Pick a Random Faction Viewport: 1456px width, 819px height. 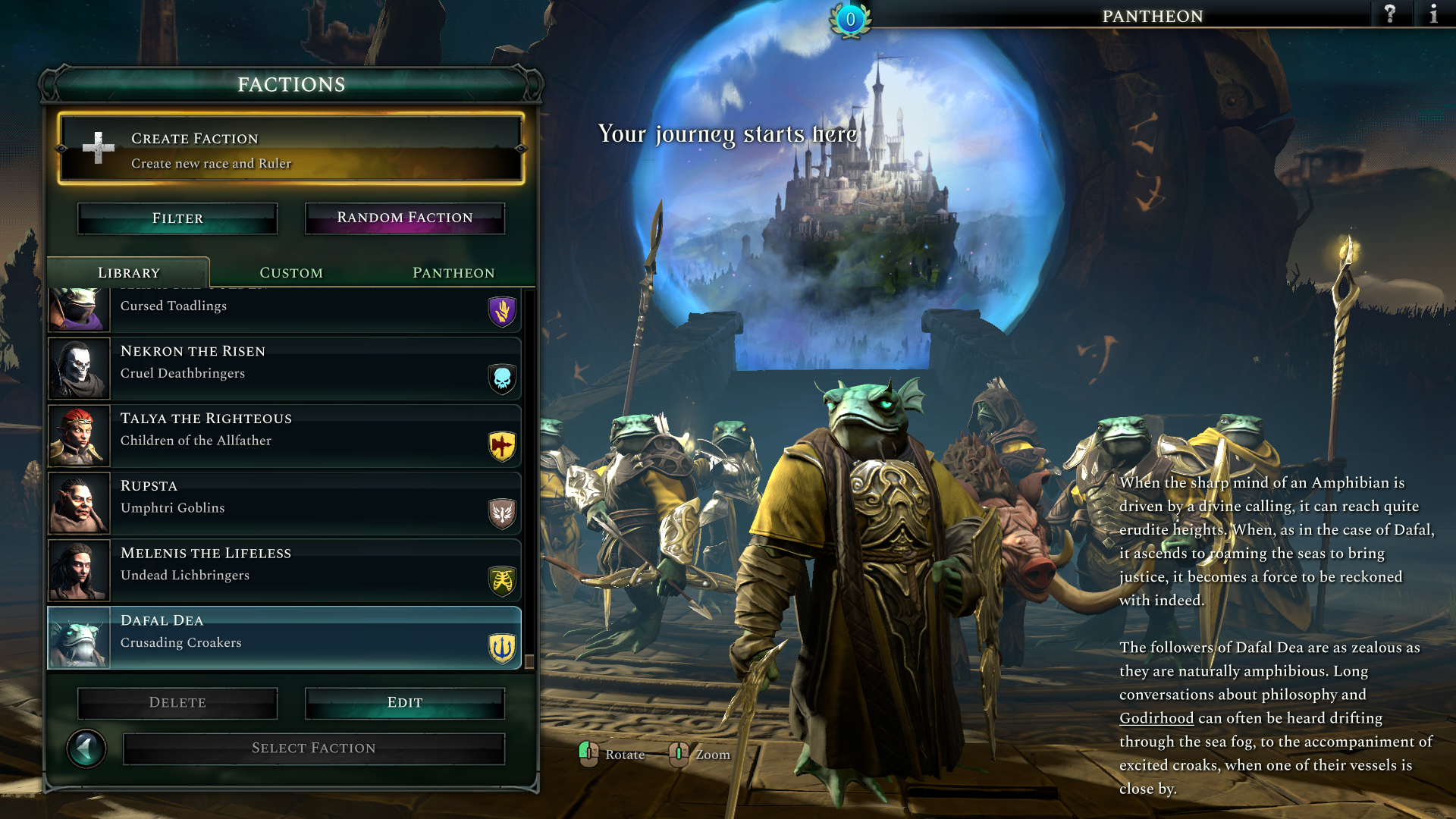tap(405, 218)
